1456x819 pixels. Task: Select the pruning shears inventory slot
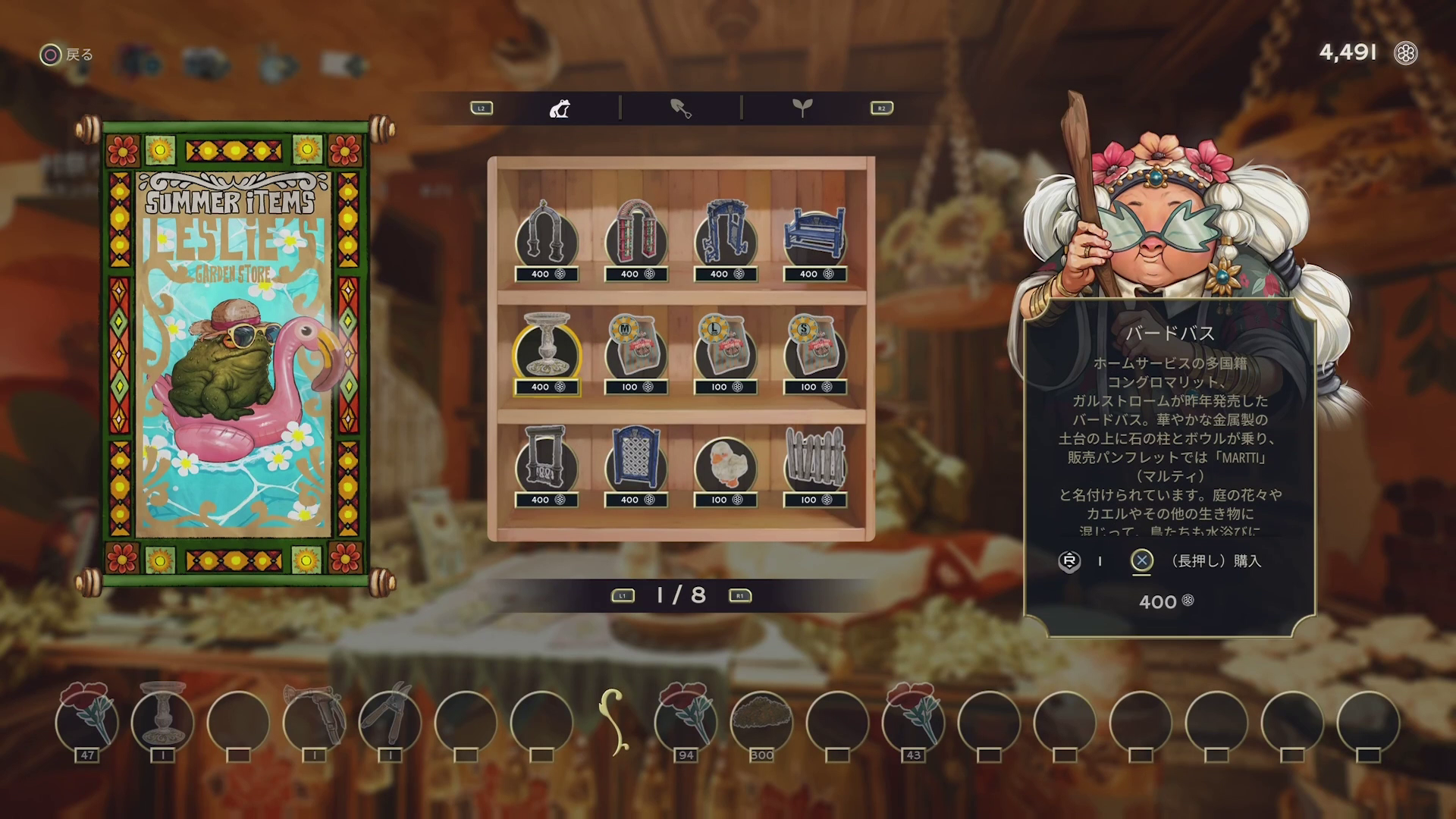390,720
